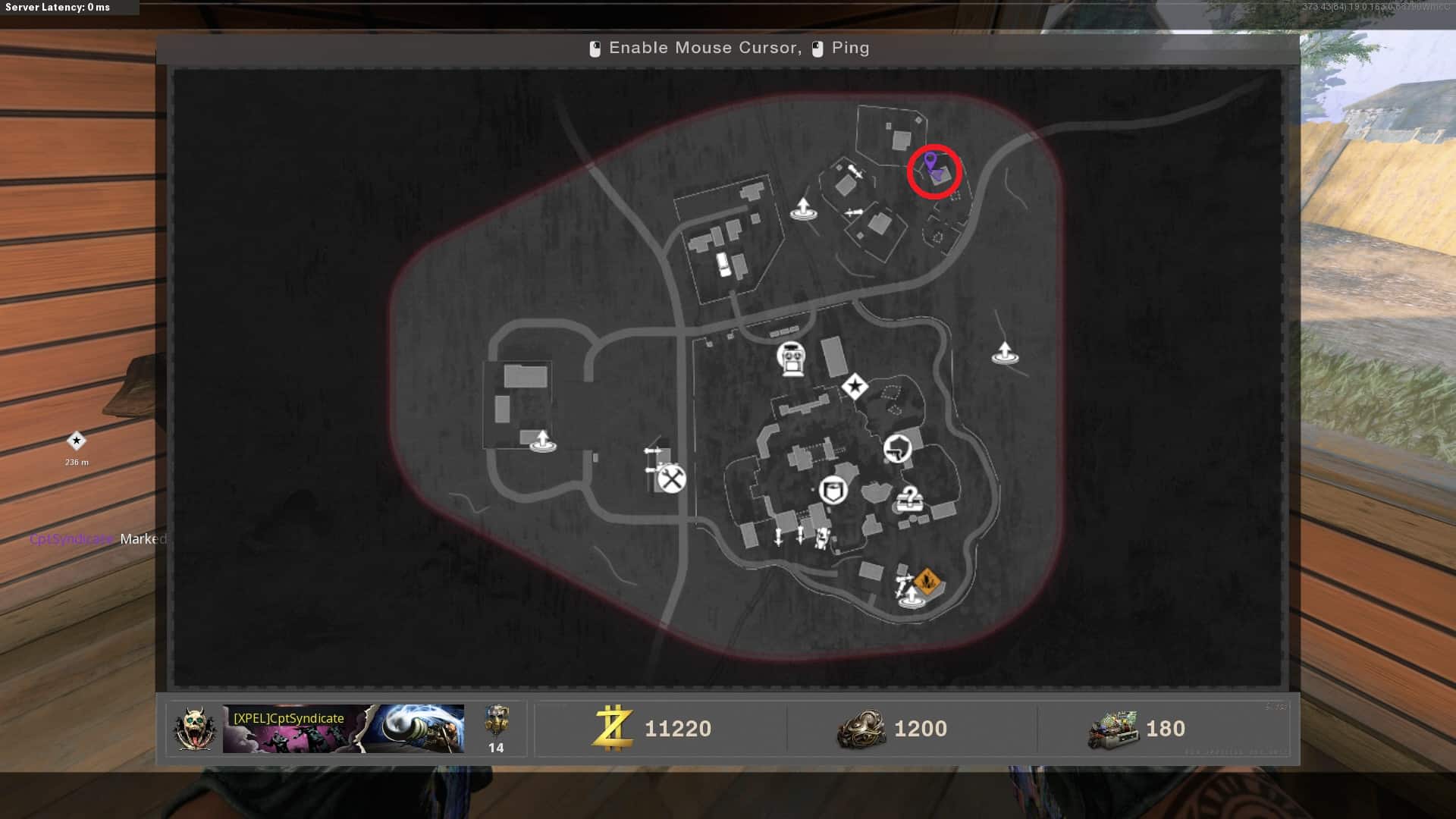Select the black star objective diamond on the map
The height and width of the screenshot is (819, 1456).
click(x=855, y=387)
